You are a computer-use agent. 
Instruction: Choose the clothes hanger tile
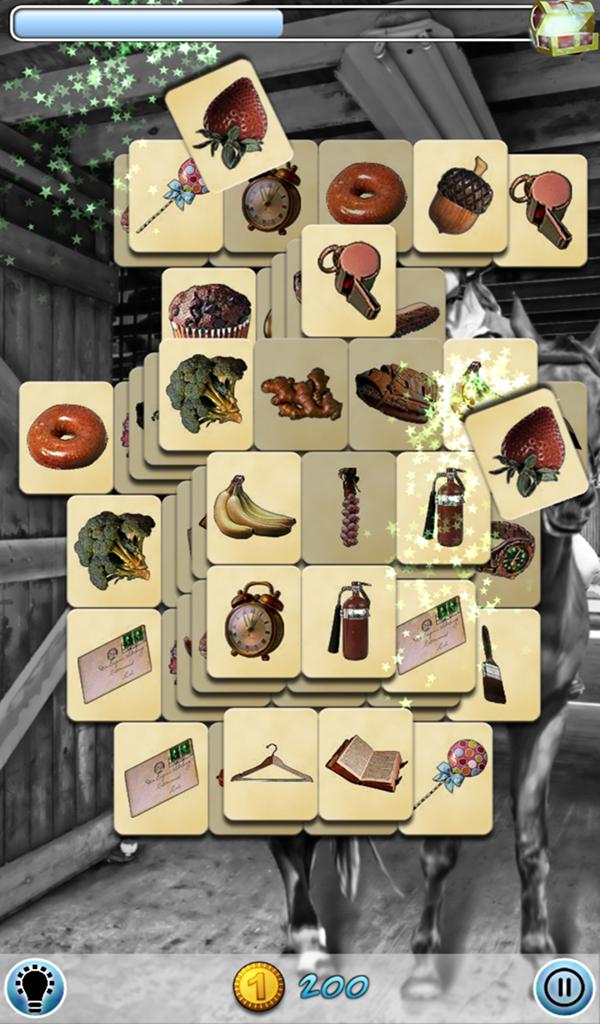270,766
